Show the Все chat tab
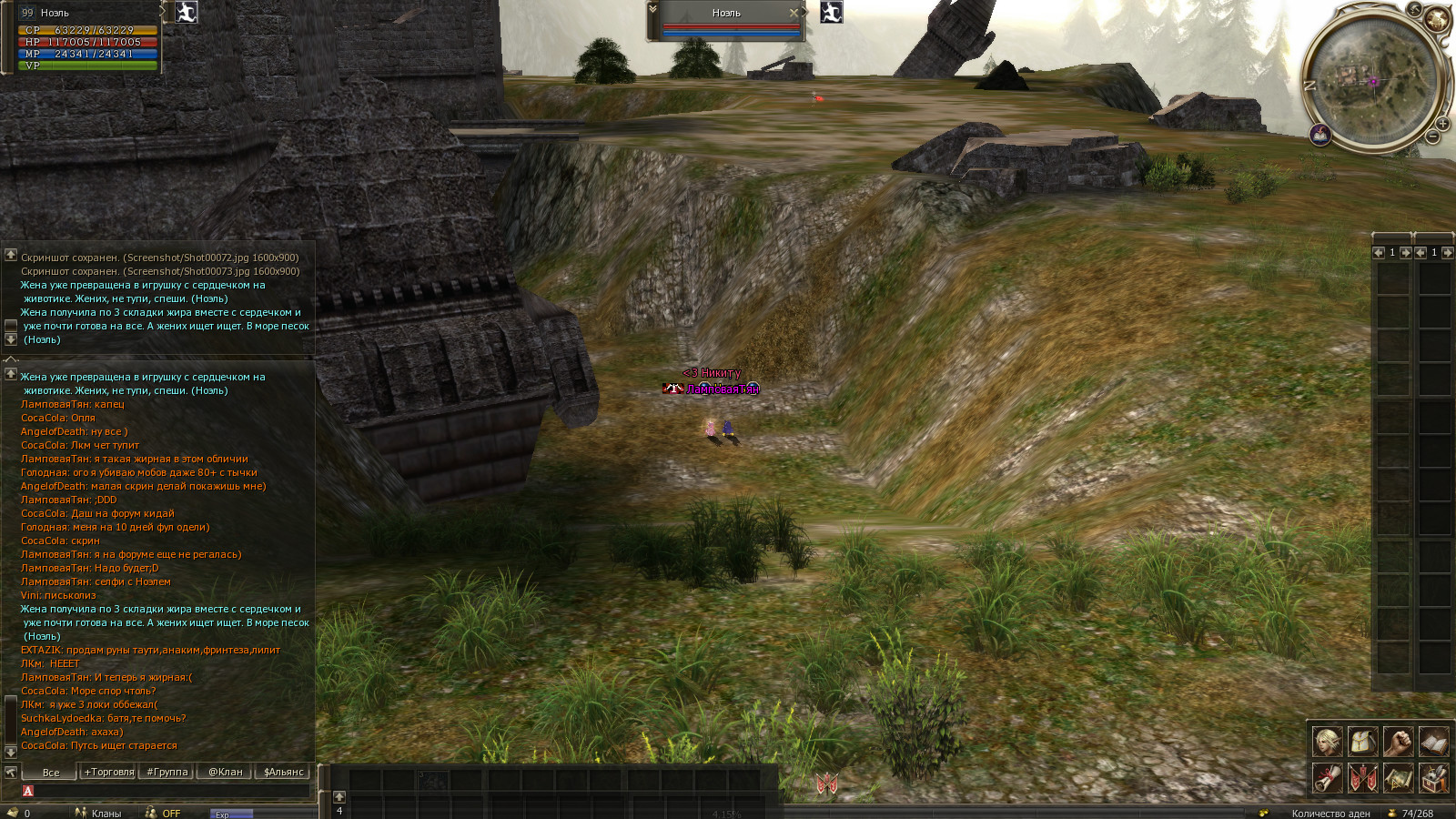 tap(51, 772)
